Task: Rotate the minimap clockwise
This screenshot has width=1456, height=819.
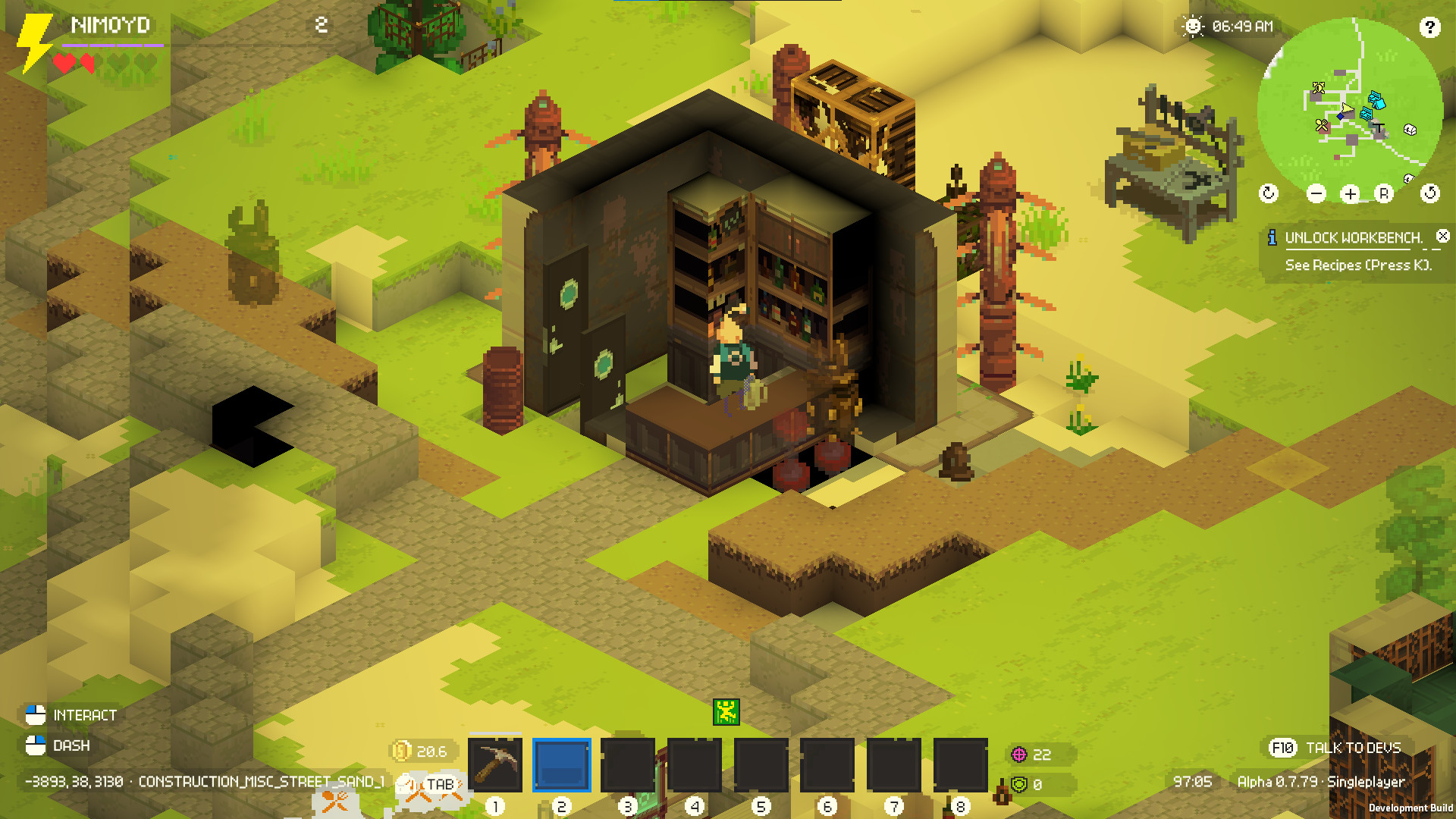Action: click(x=1269, y=193)
